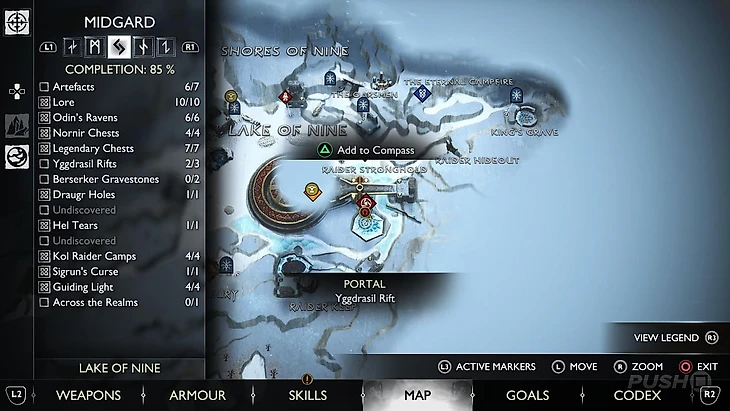Screen dimensions: 730x411
Task: Go to the Skills tab
Action: click(307, 395)
